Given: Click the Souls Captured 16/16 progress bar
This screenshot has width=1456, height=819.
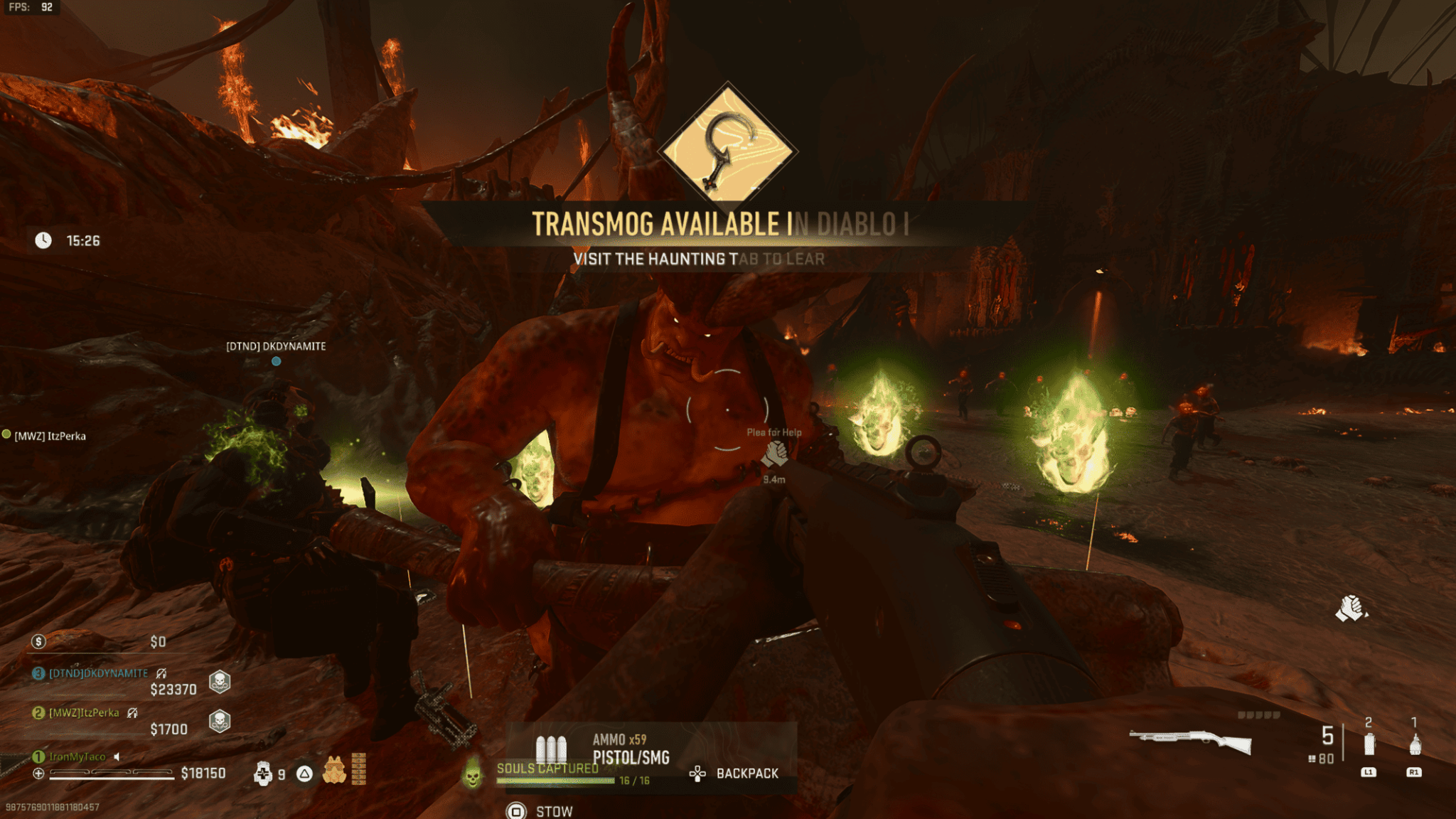Looking at the screenshot, I should (555, 780).
